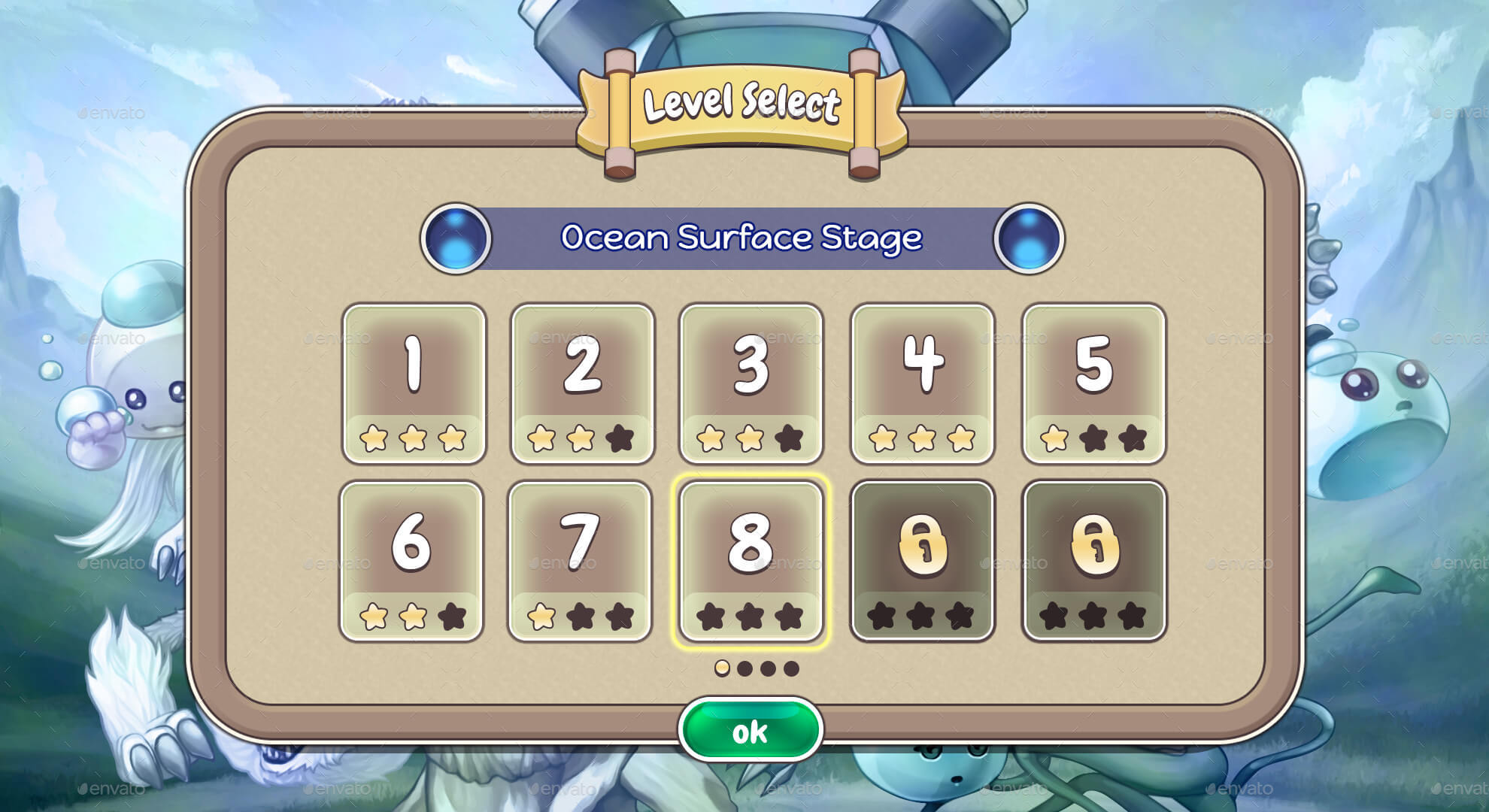Choose level 6 tile
Image resolution: width=1489 pixels, height=812 pixels.
pos(411,561)
